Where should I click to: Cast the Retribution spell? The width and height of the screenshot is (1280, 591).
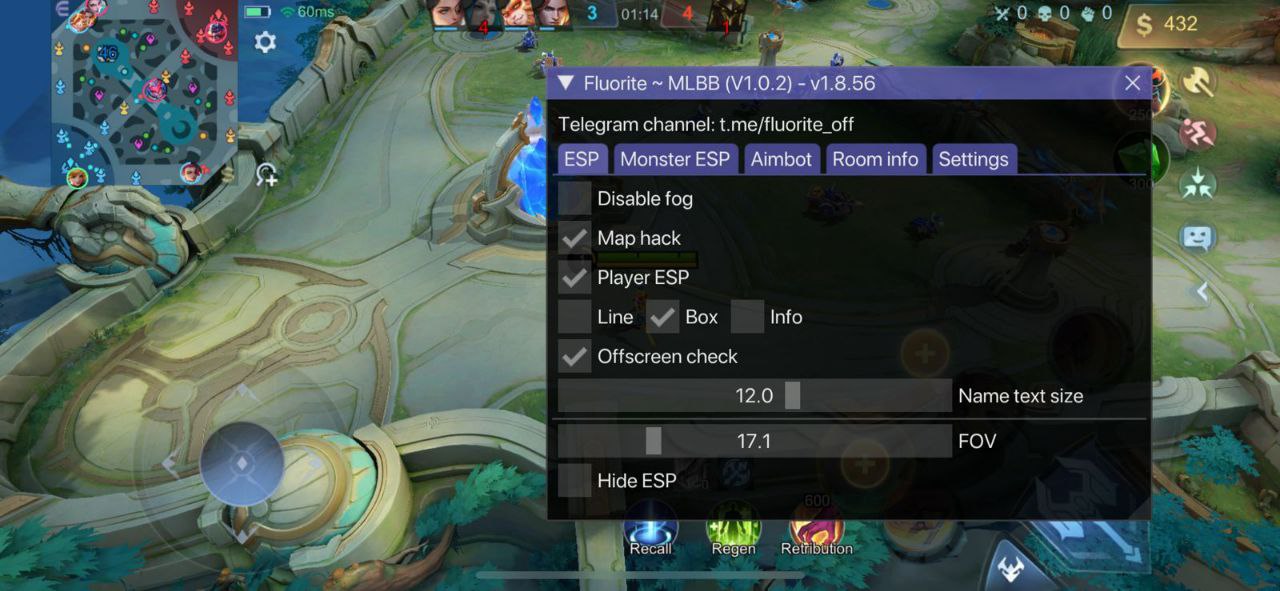(816, 527)
